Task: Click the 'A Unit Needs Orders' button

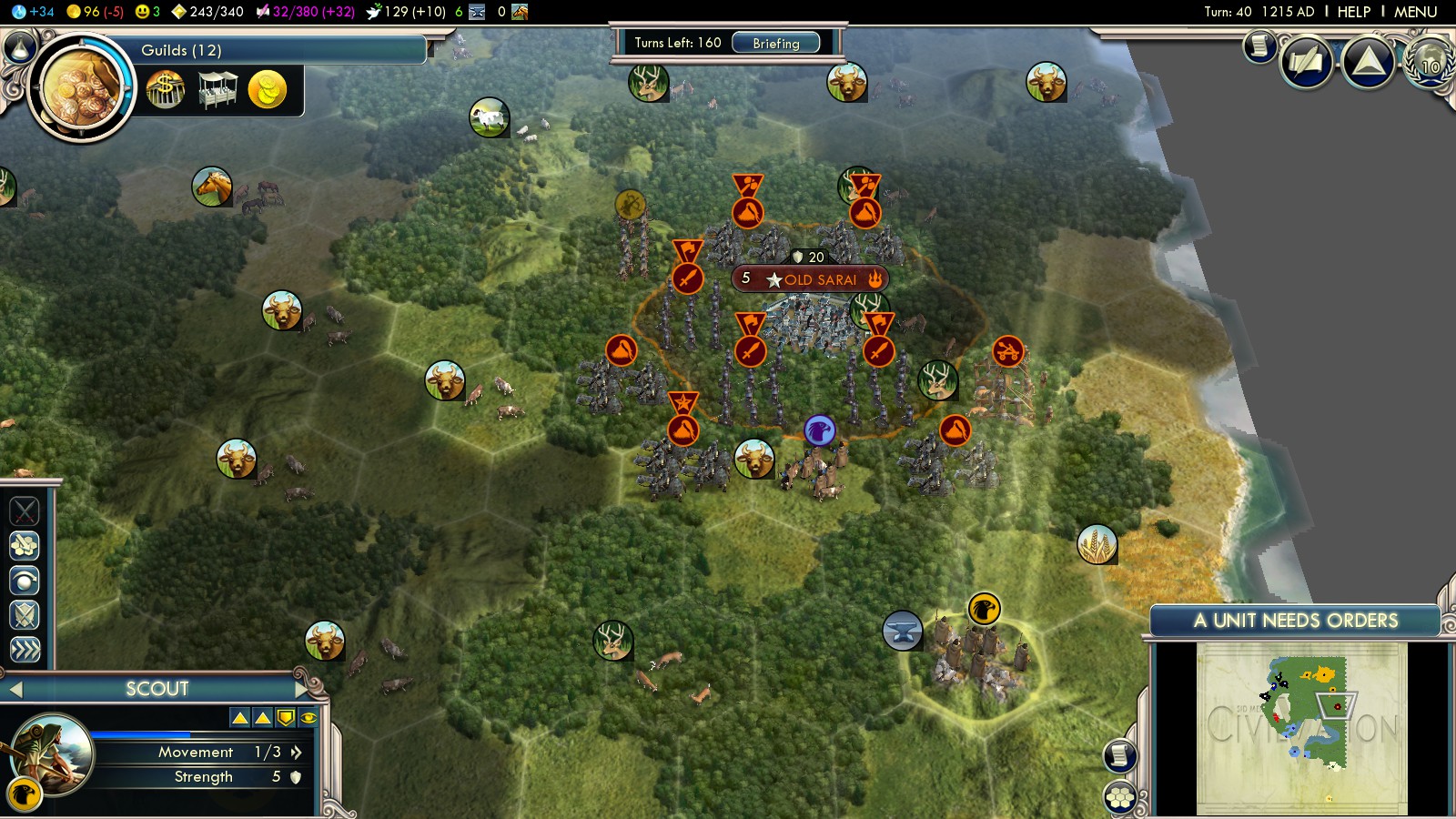Action: click(x=1295, y=621)
